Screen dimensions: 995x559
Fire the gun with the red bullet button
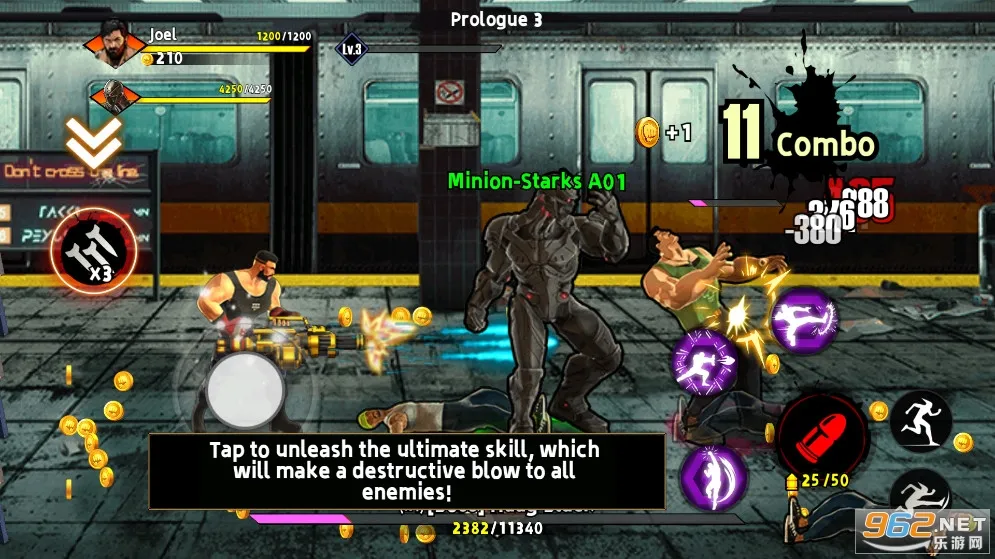pyautogui.click(x=821, y=431)
